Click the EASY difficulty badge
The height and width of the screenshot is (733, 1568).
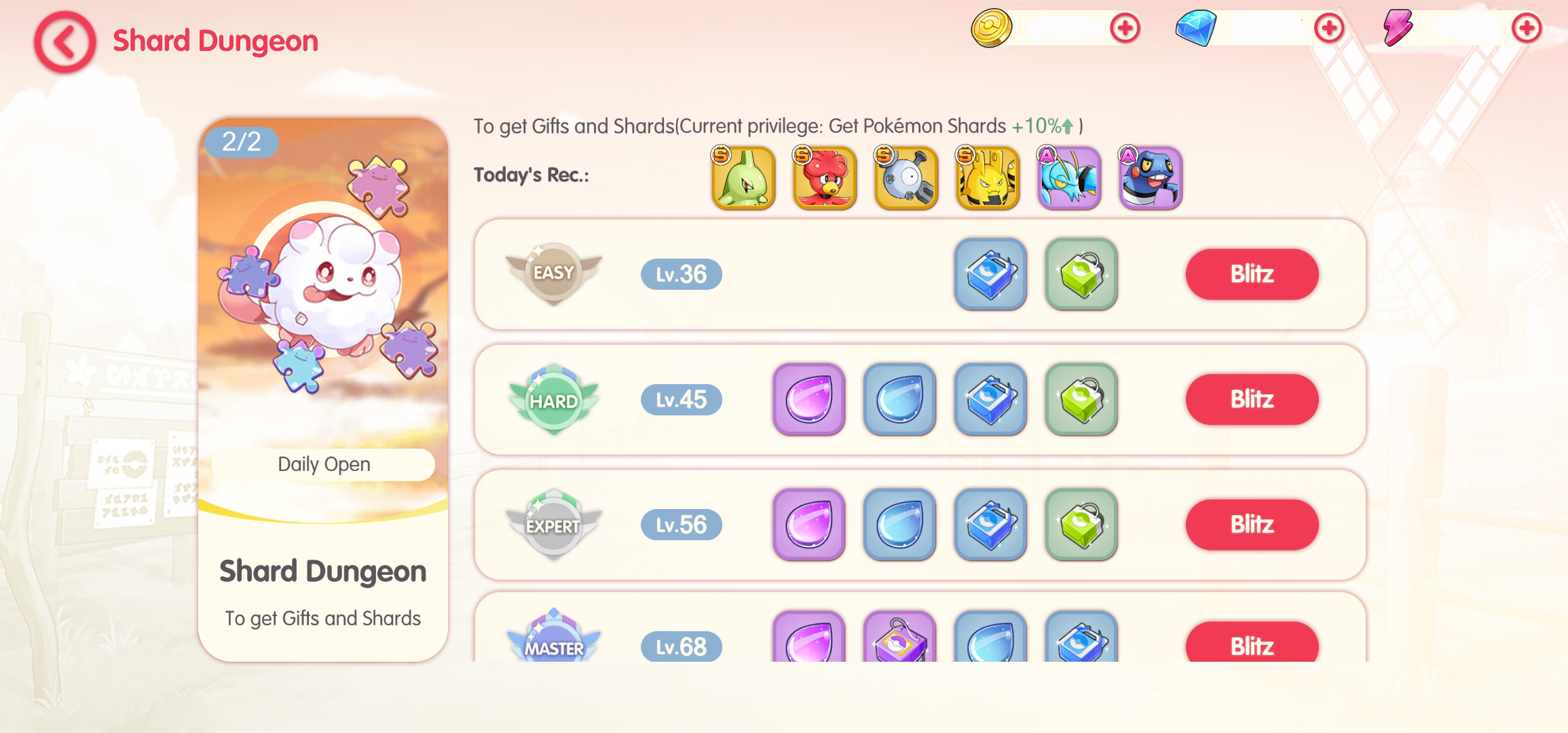[554, 274]
